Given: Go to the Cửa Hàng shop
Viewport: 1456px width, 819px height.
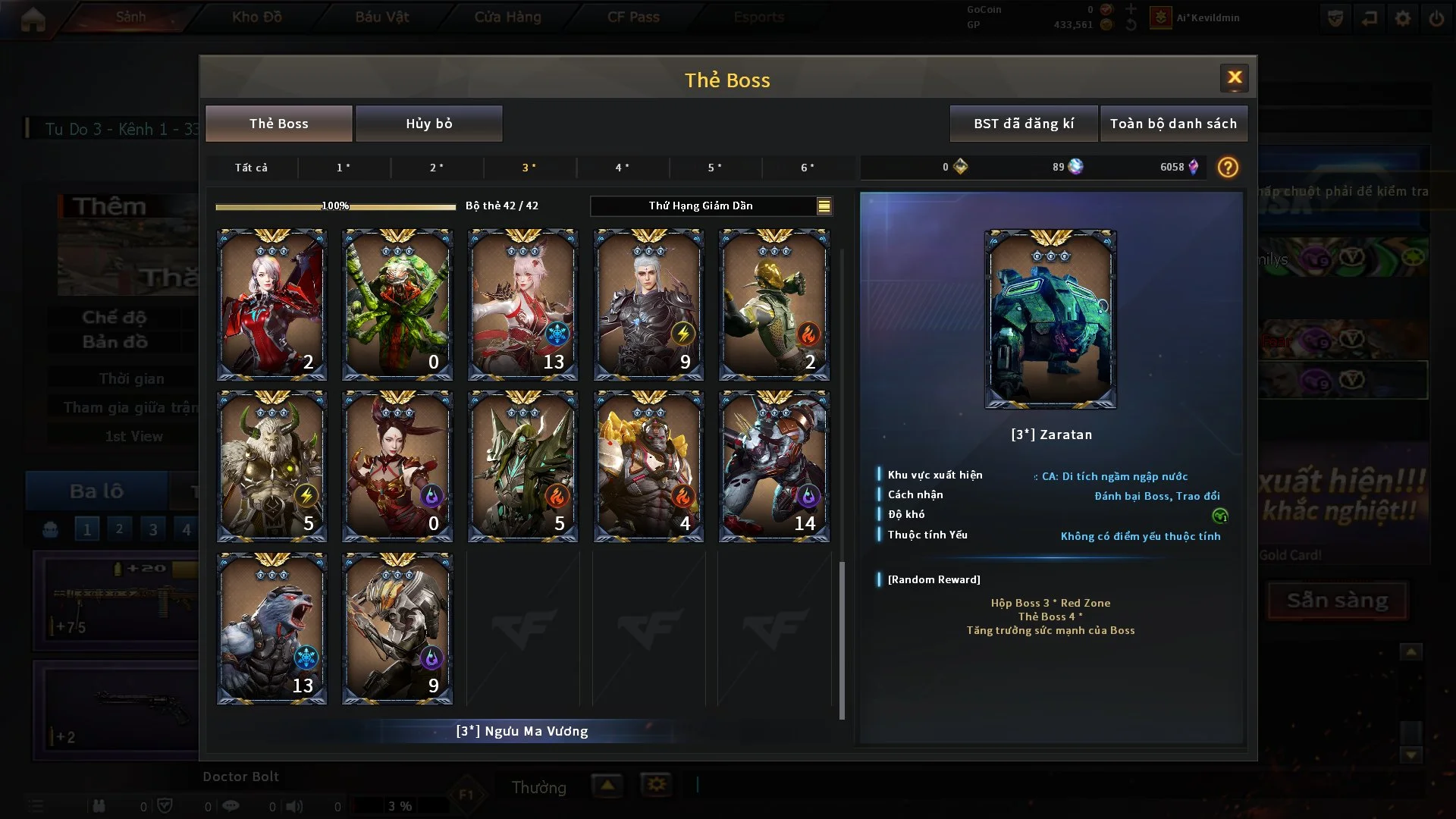Looking at the screenshot, I should [x=507, y=17].
